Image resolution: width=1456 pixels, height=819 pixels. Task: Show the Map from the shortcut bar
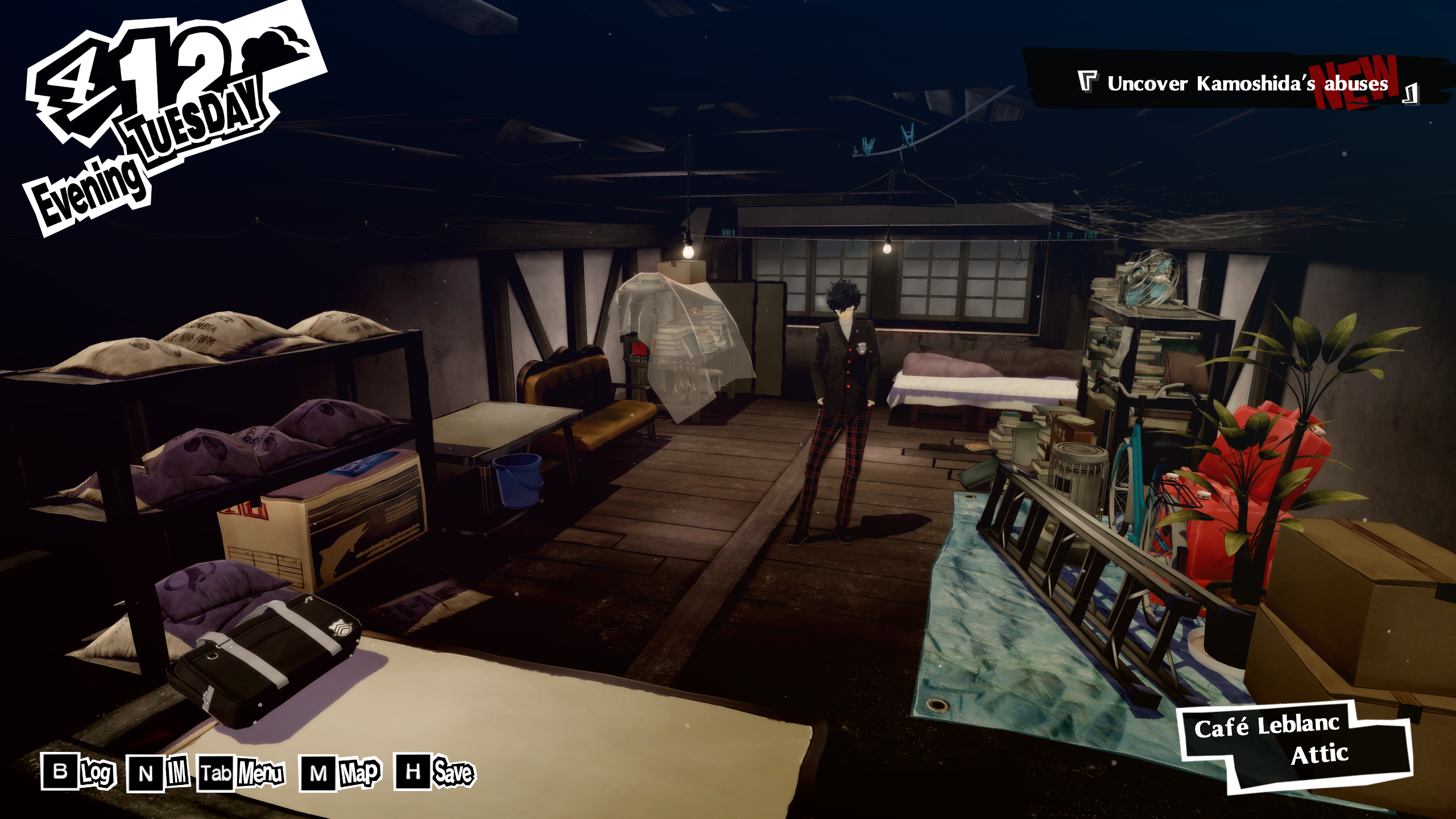(x=340, y=773)
